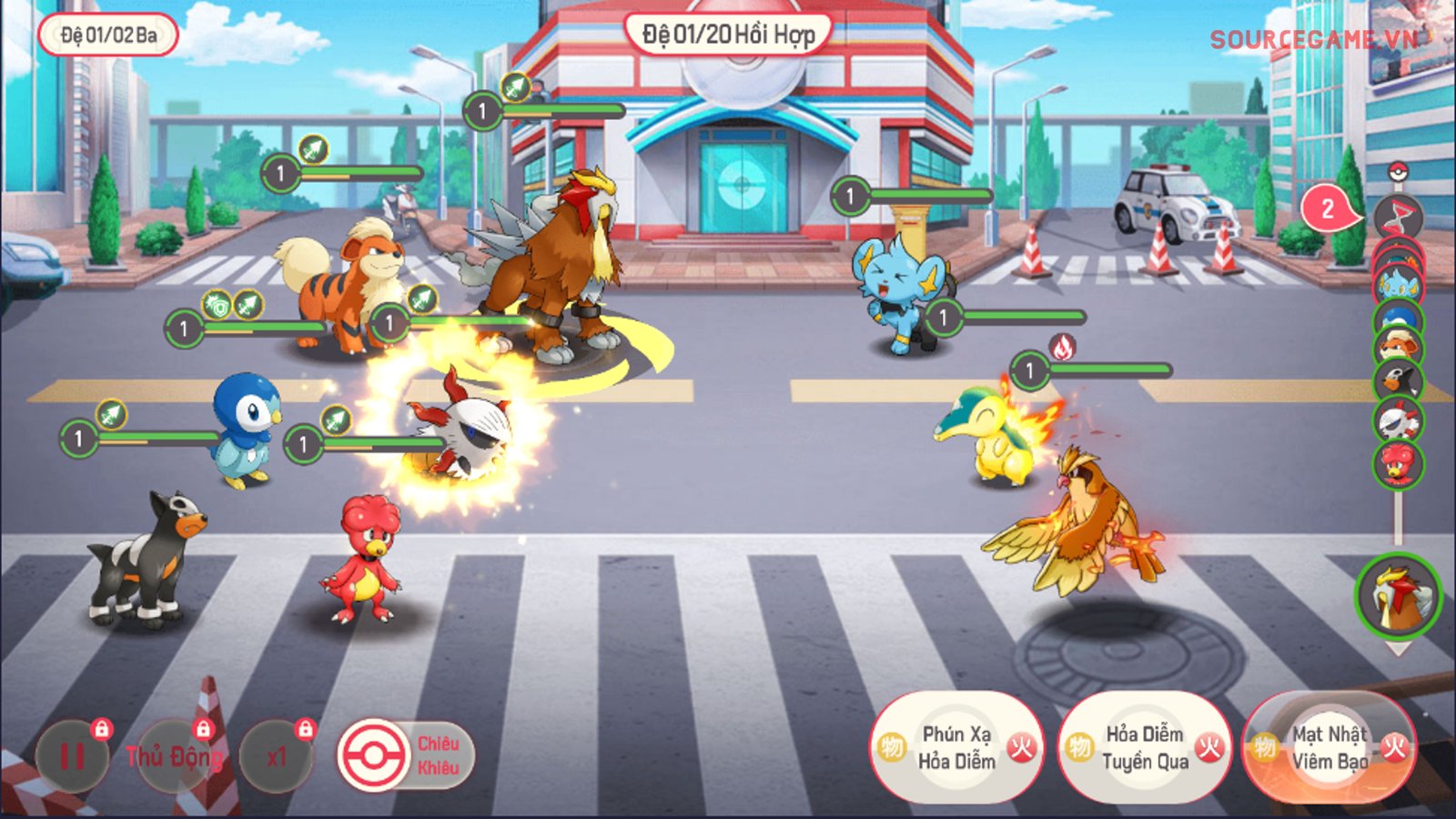Activate the Hỏa Diễm Tuyển Qua skill

point(1145,748)
